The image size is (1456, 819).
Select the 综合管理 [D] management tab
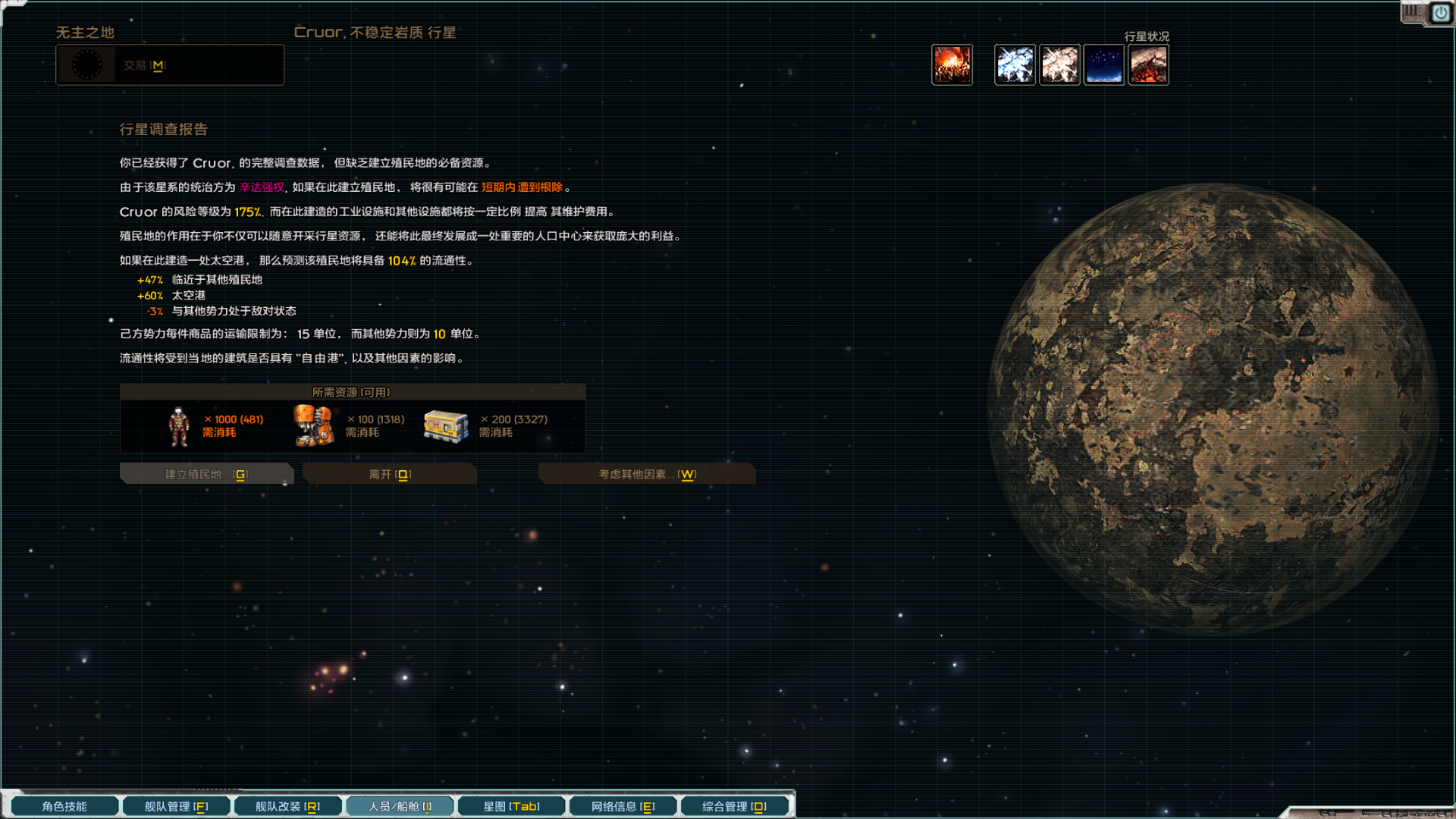(x=734, y=806)
